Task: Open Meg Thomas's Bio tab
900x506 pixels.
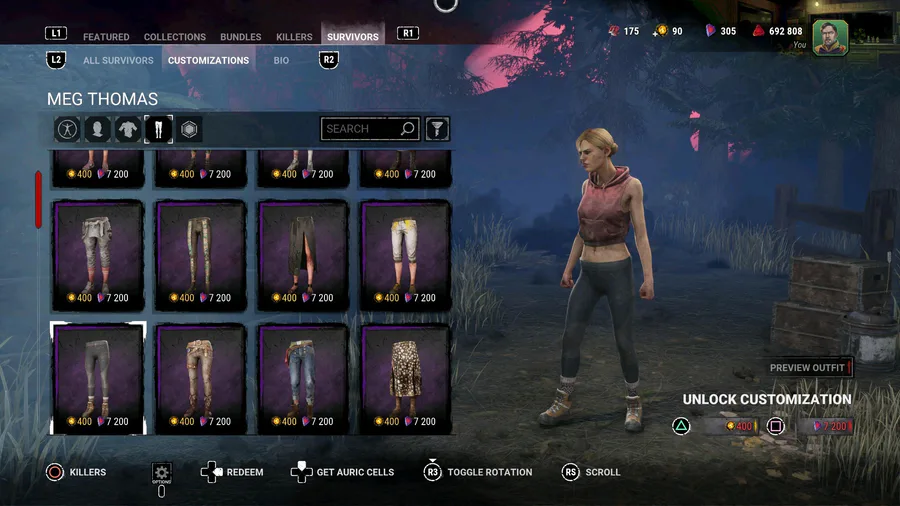Action: point(282,60)
